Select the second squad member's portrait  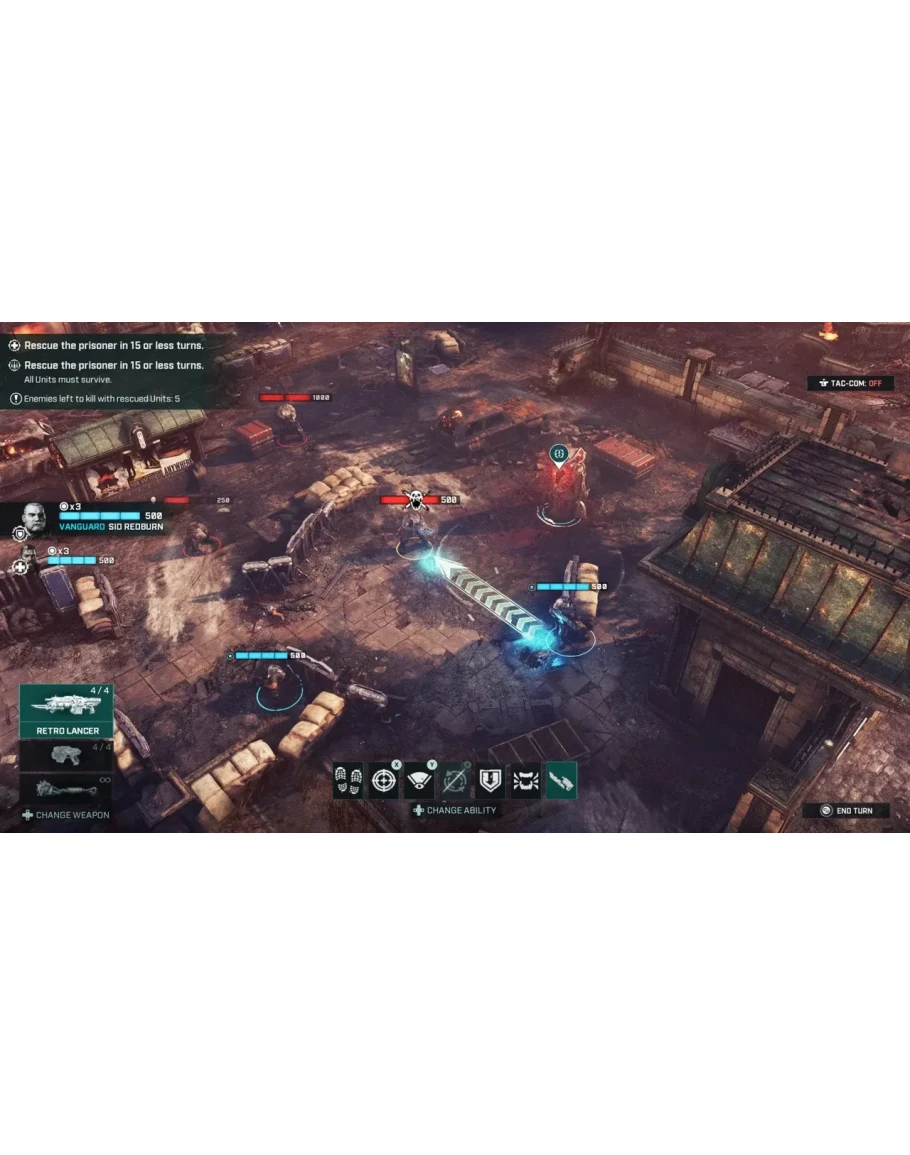click(x=27, y=557)
